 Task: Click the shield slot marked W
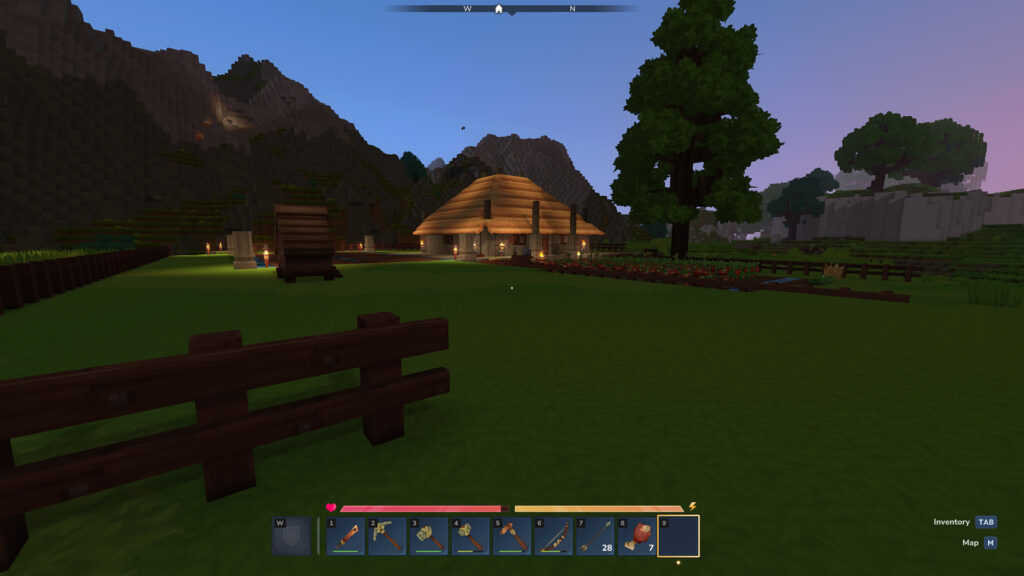[291, 536]
